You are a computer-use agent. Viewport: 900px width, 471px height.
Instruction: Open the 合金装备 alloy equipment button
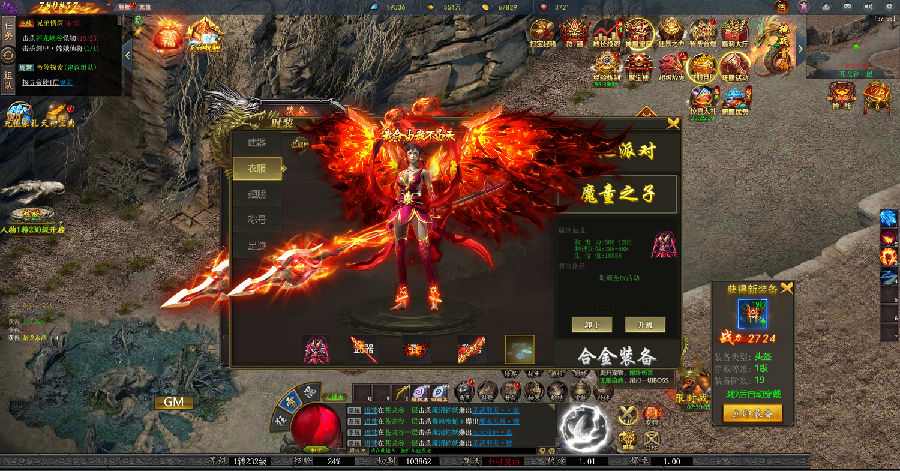tap(618, 356)
